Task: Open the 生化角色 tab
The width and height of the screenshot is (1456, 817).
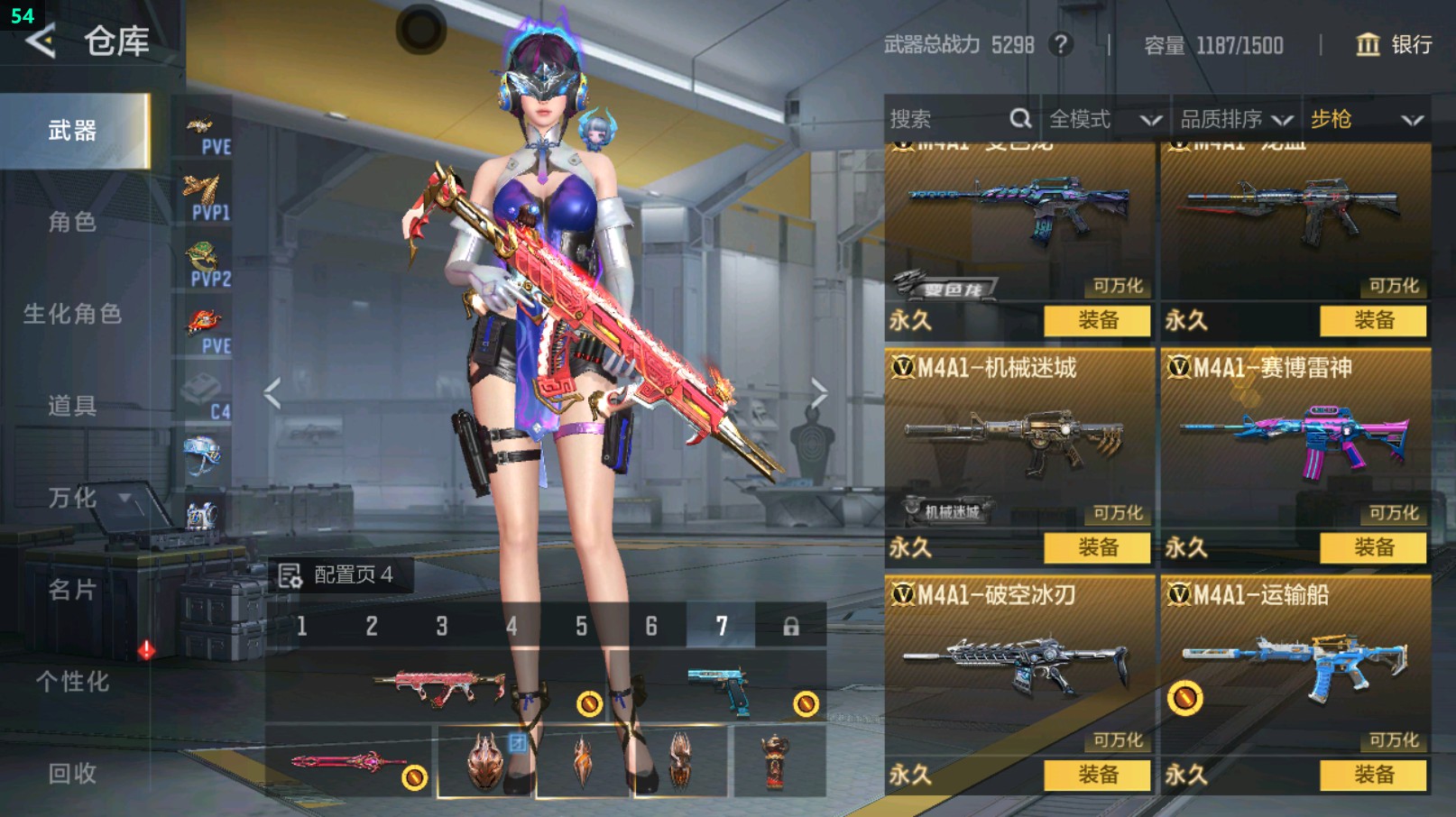Action: [x=72, y=314]
